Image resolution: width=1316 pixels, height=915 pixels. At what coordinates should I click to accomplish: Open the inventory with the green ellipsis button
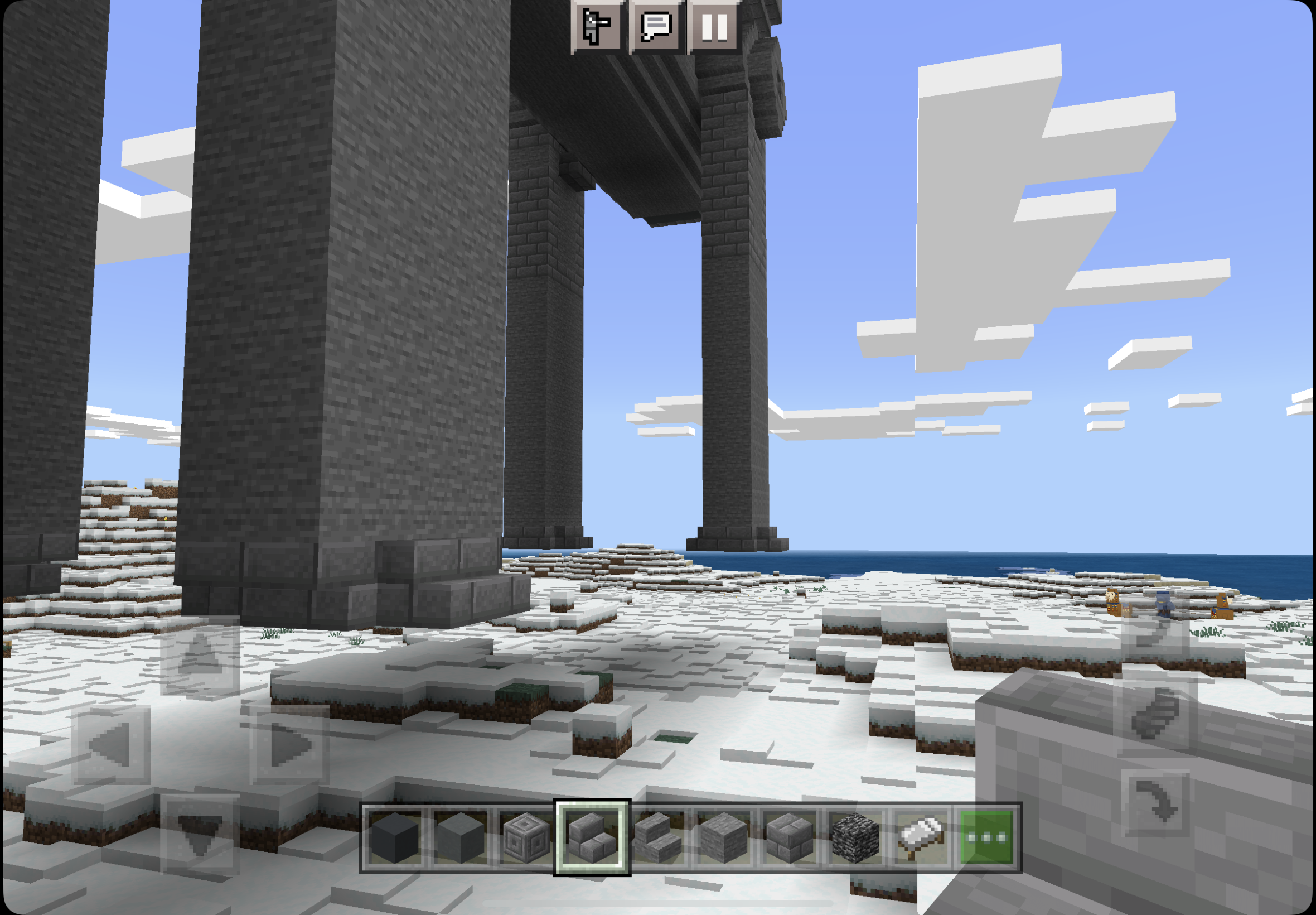(x=986, y=838)
